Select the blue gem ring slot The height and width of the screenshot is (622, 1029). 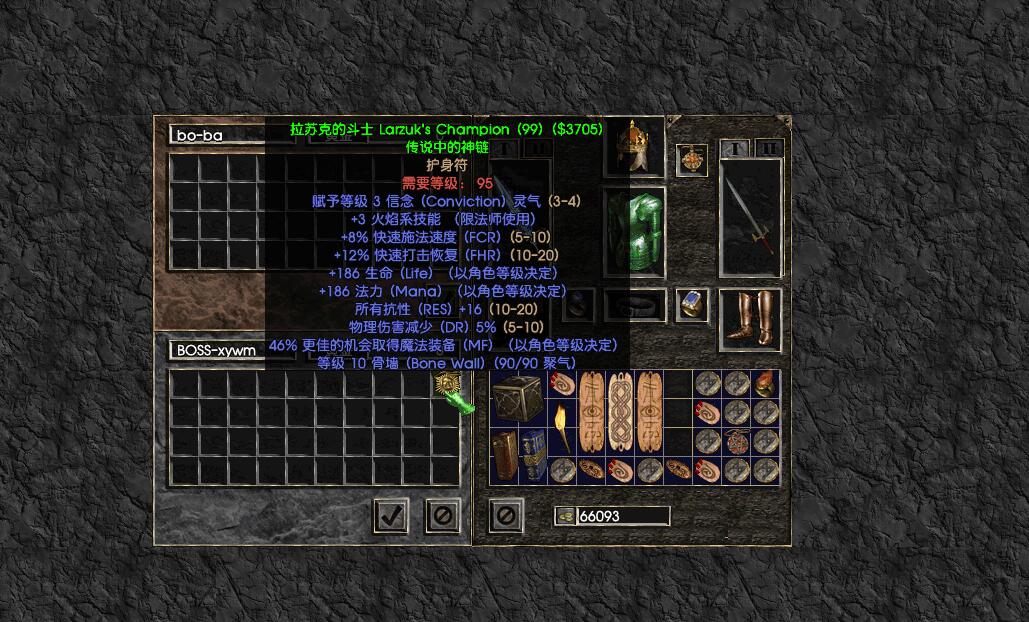(692, 304)
